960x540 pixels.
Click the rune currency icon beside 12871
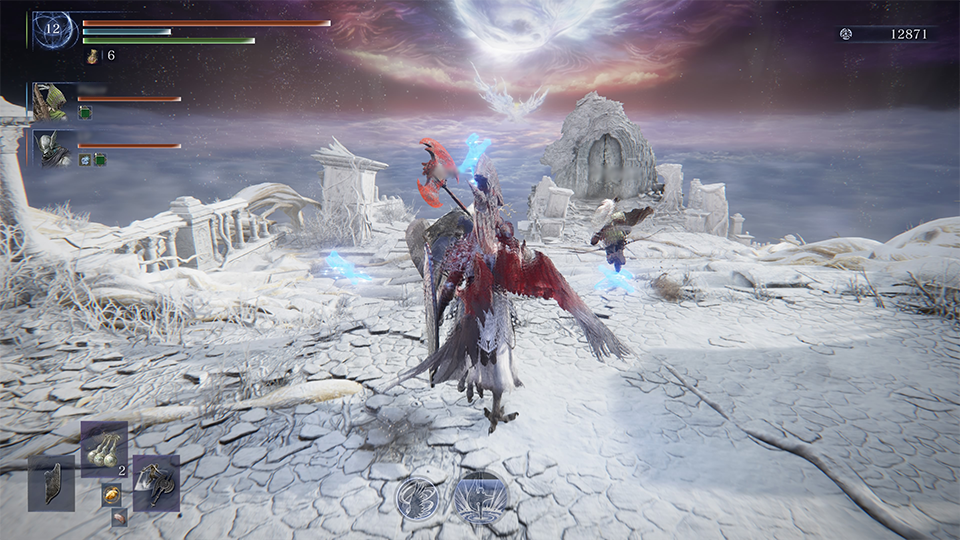(846, 34)
